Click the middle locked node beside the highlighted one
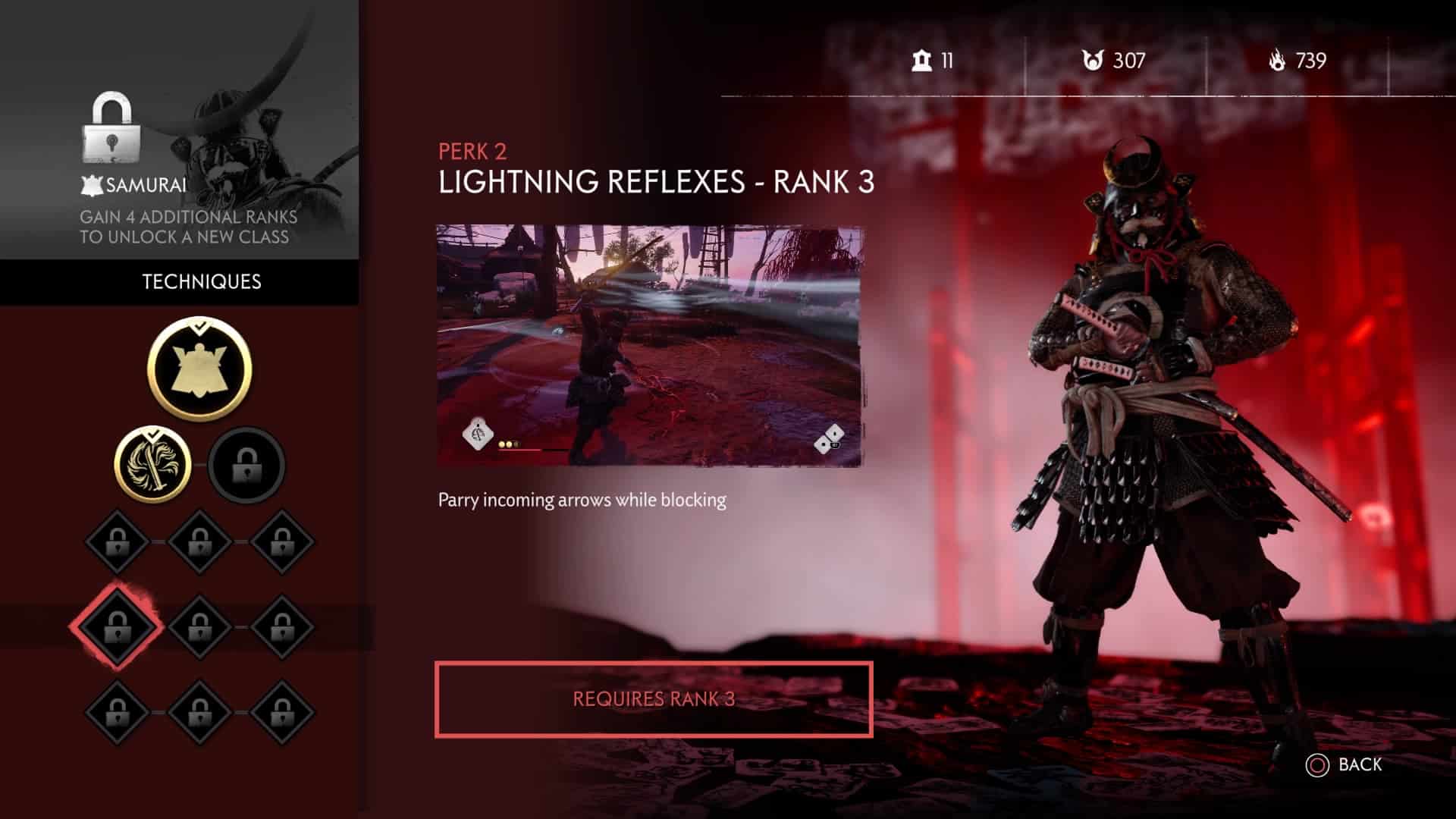 pyautogui.click(x=202, y=628)
